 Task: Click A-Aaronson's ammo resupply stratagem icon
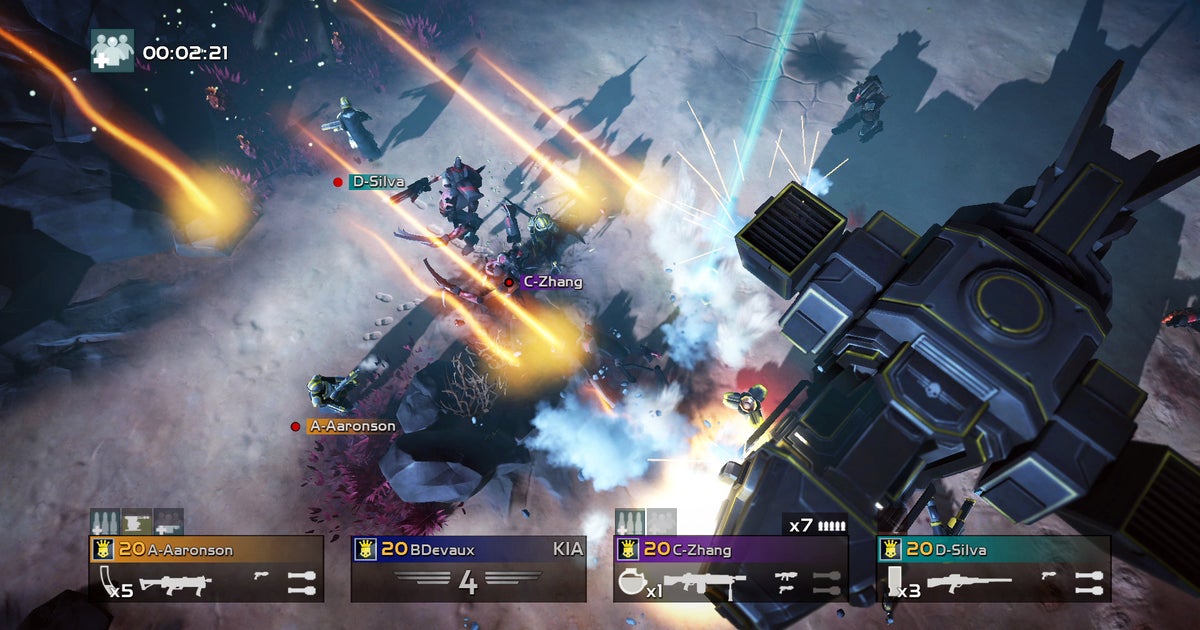pos(105,522)
